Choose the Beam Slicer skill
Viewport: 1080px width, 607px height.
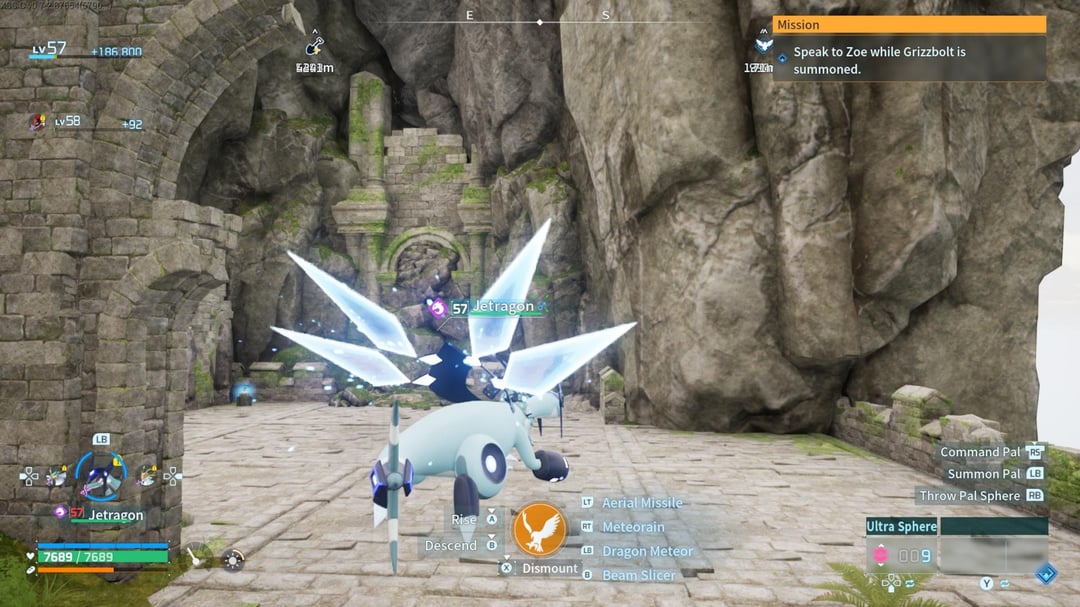click(x=638, y=575)
